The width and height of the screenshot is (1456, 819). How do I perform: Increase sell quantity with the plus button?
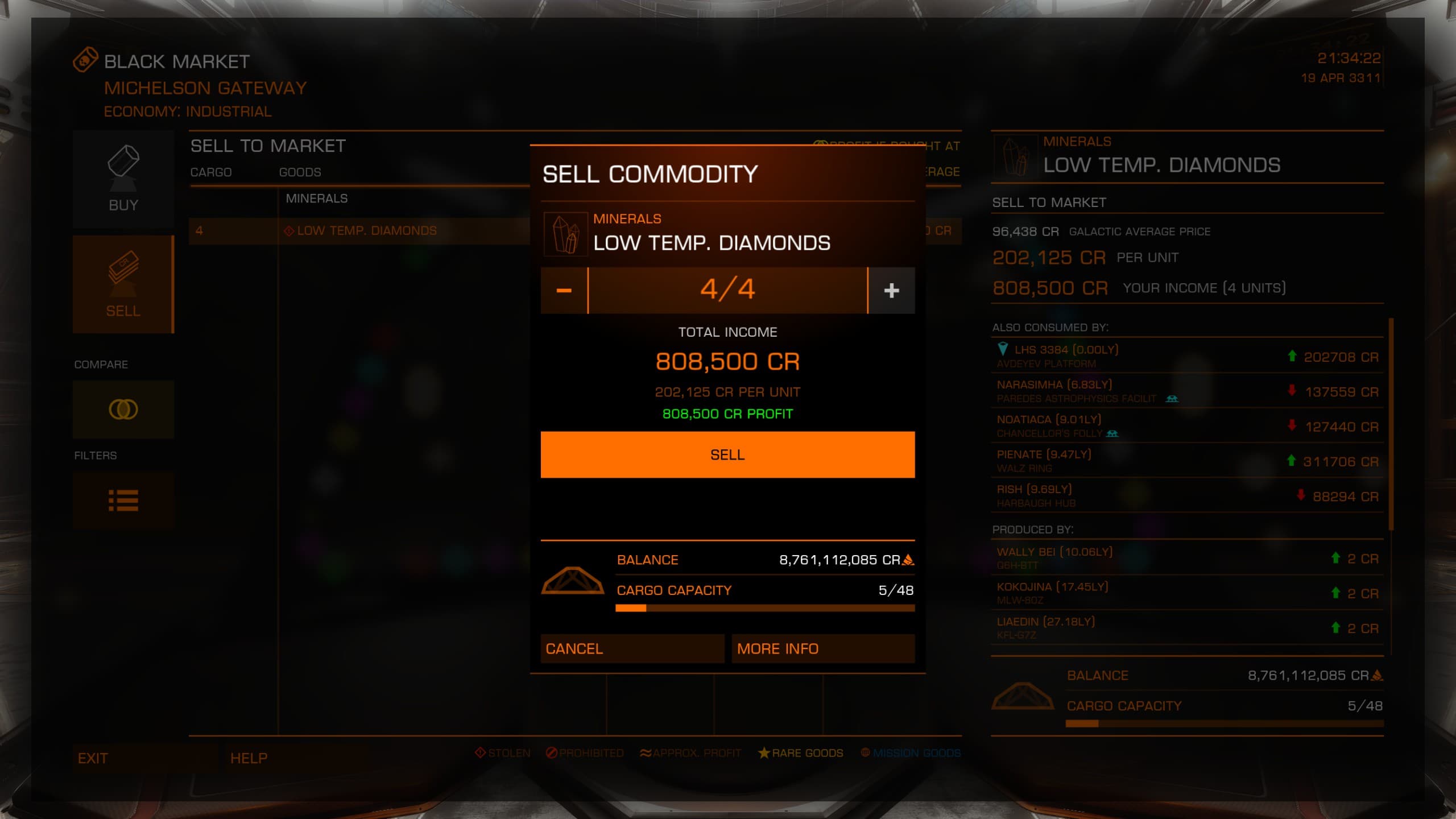coord(891,290)
